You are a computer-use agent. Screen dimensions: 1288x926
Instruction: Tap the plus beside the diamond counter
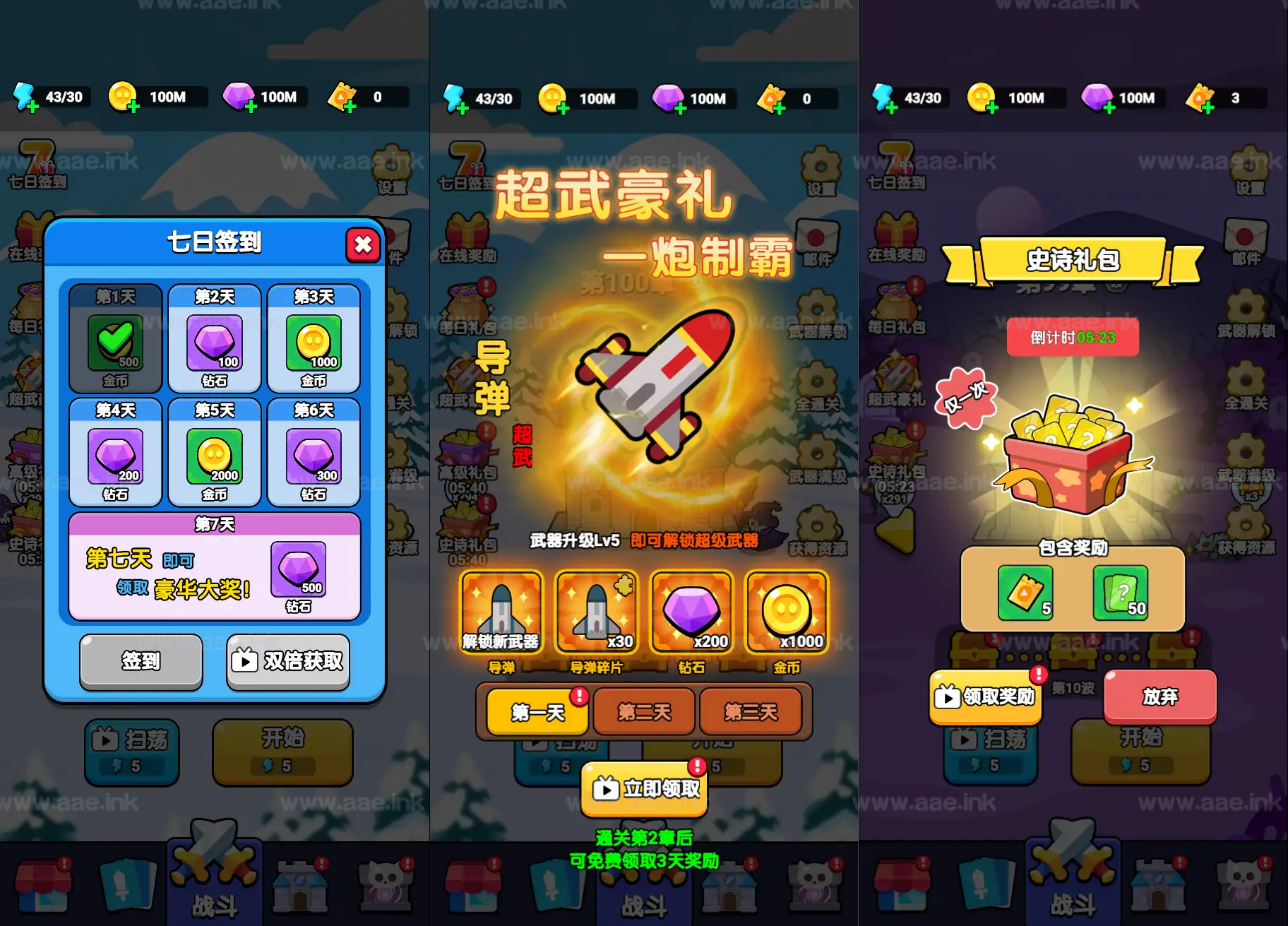click(251, 107)
